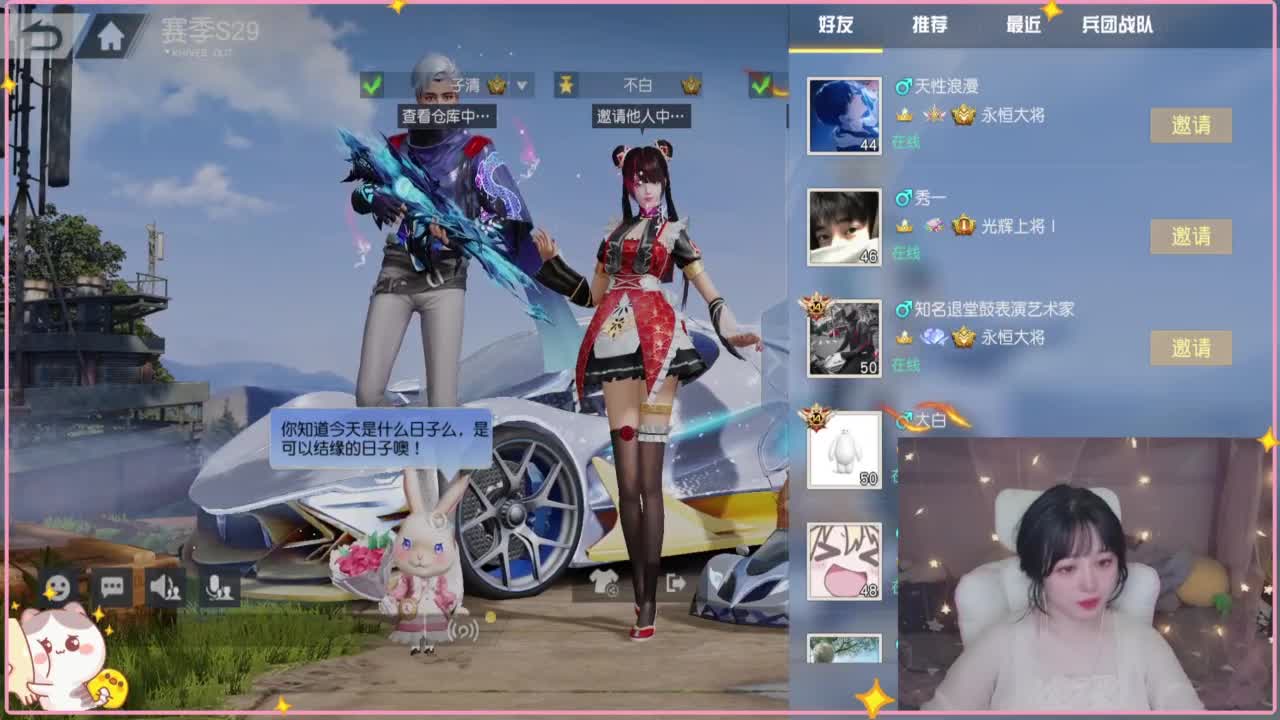Click the team microphone icon

(x=222, y=589)
